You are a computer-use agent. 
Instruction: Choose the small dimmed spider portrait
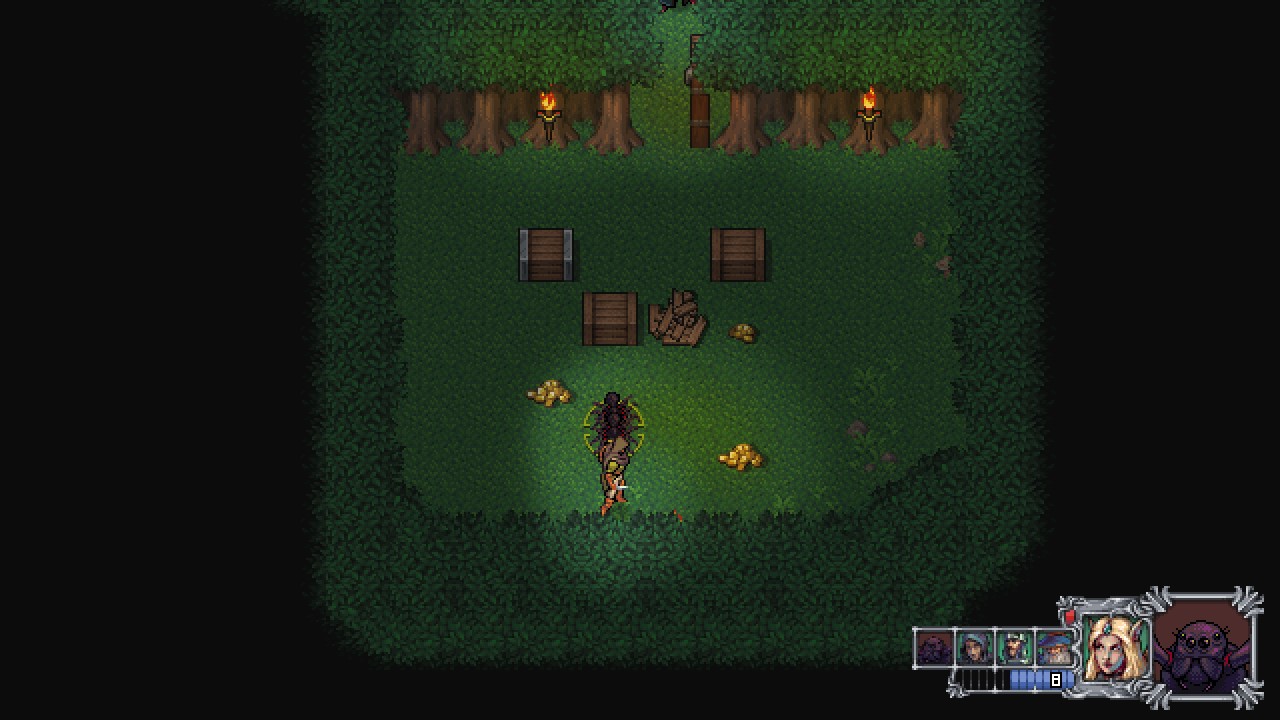(x=934, y=649)
